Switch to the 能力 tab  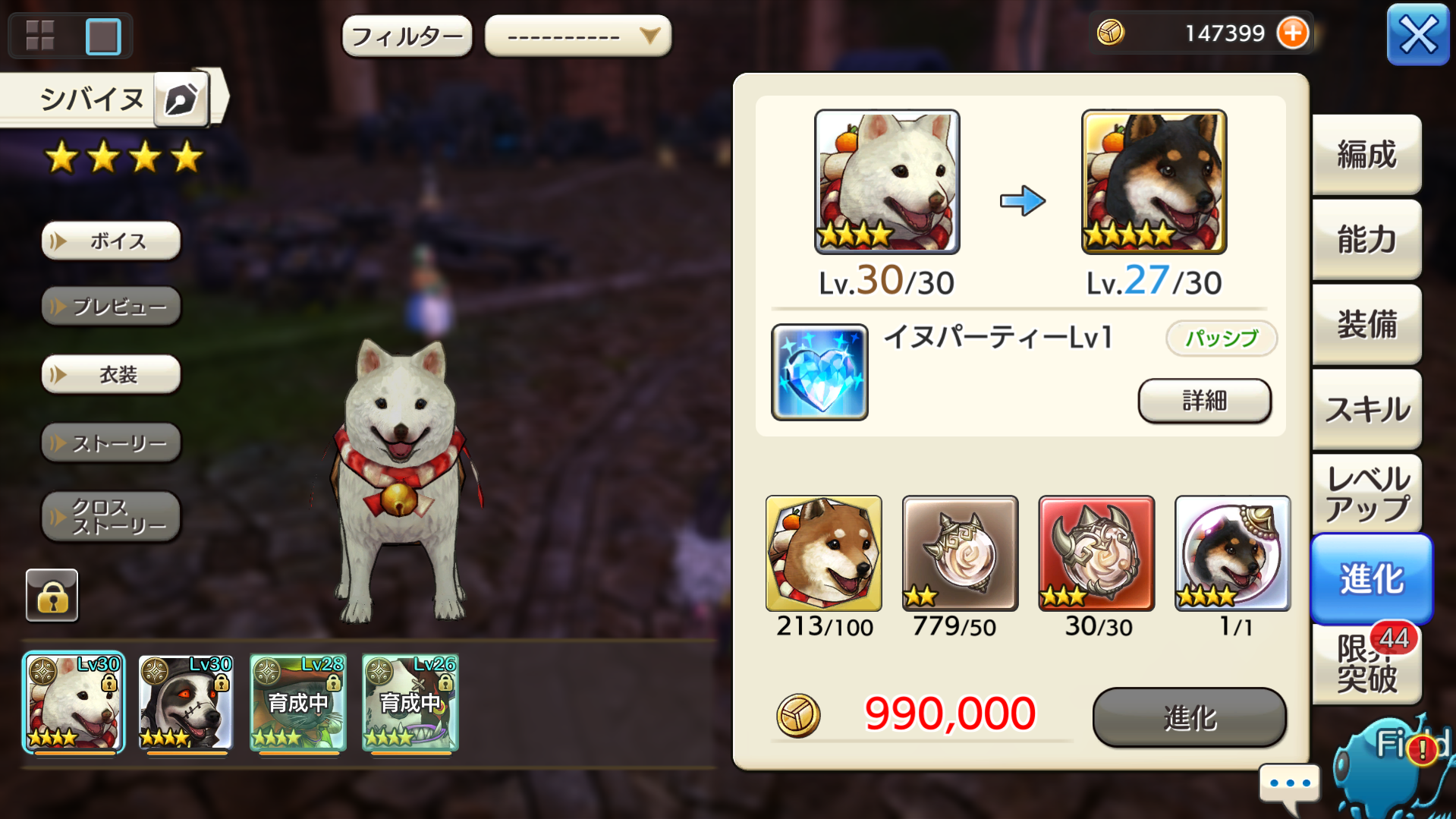(x=1366, y=239)
